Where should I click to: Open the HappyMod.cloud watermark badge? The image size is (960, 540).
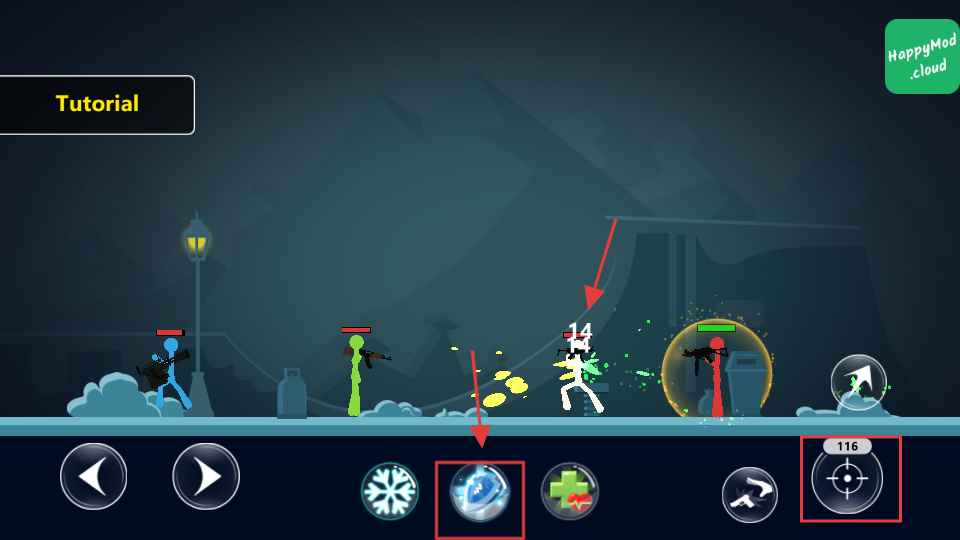tap(921, 56)
